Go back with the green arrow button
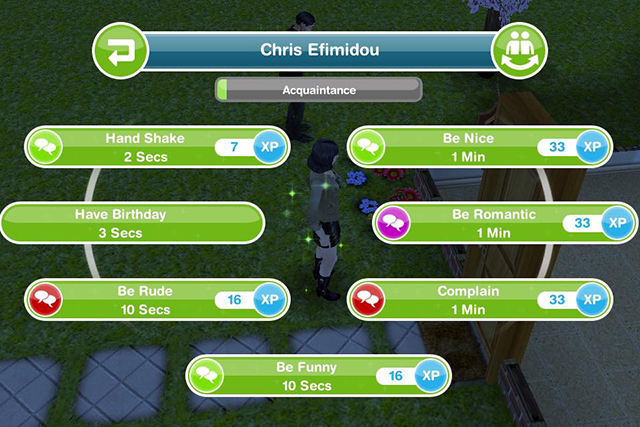This screenshot has height=427, width=640. 119,52
